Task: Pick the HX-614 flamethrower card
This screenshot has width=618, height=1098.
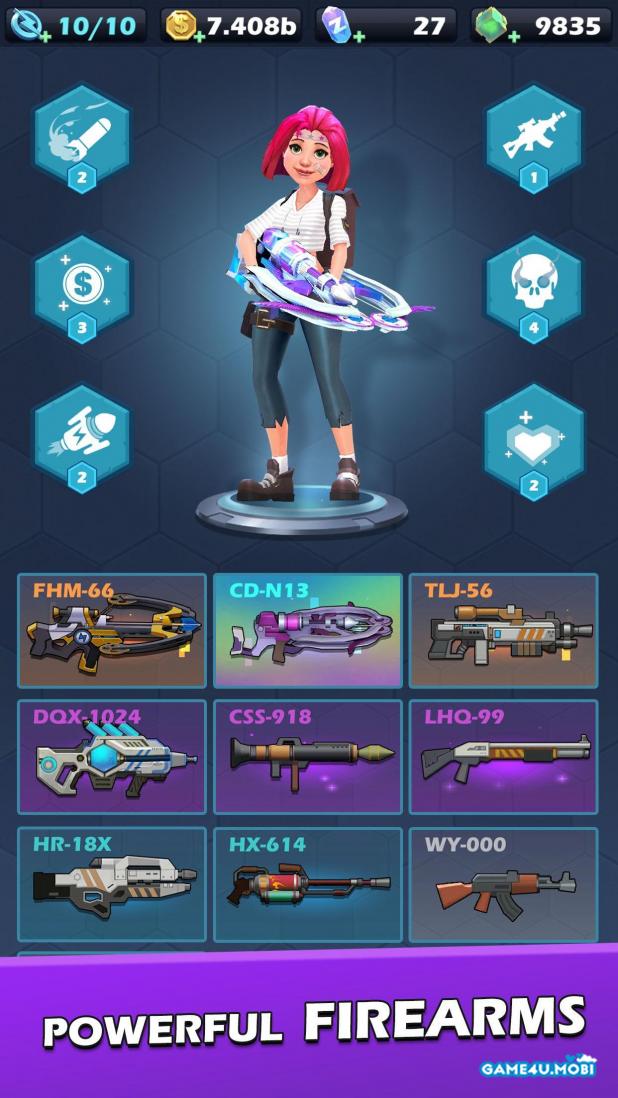Action: (x=308, y=884)
